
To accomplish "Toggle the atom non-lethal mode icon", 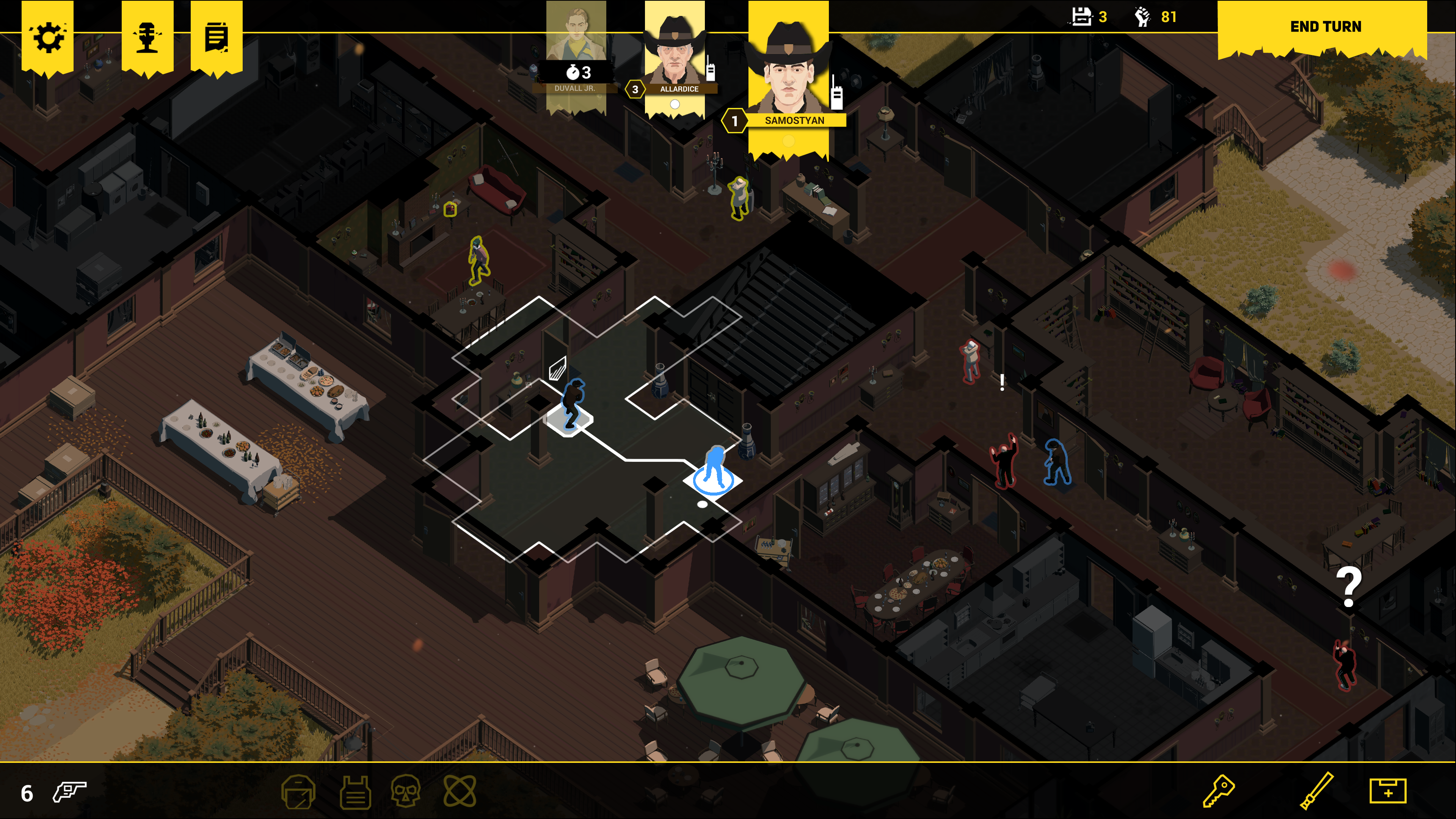I will 461,792.
